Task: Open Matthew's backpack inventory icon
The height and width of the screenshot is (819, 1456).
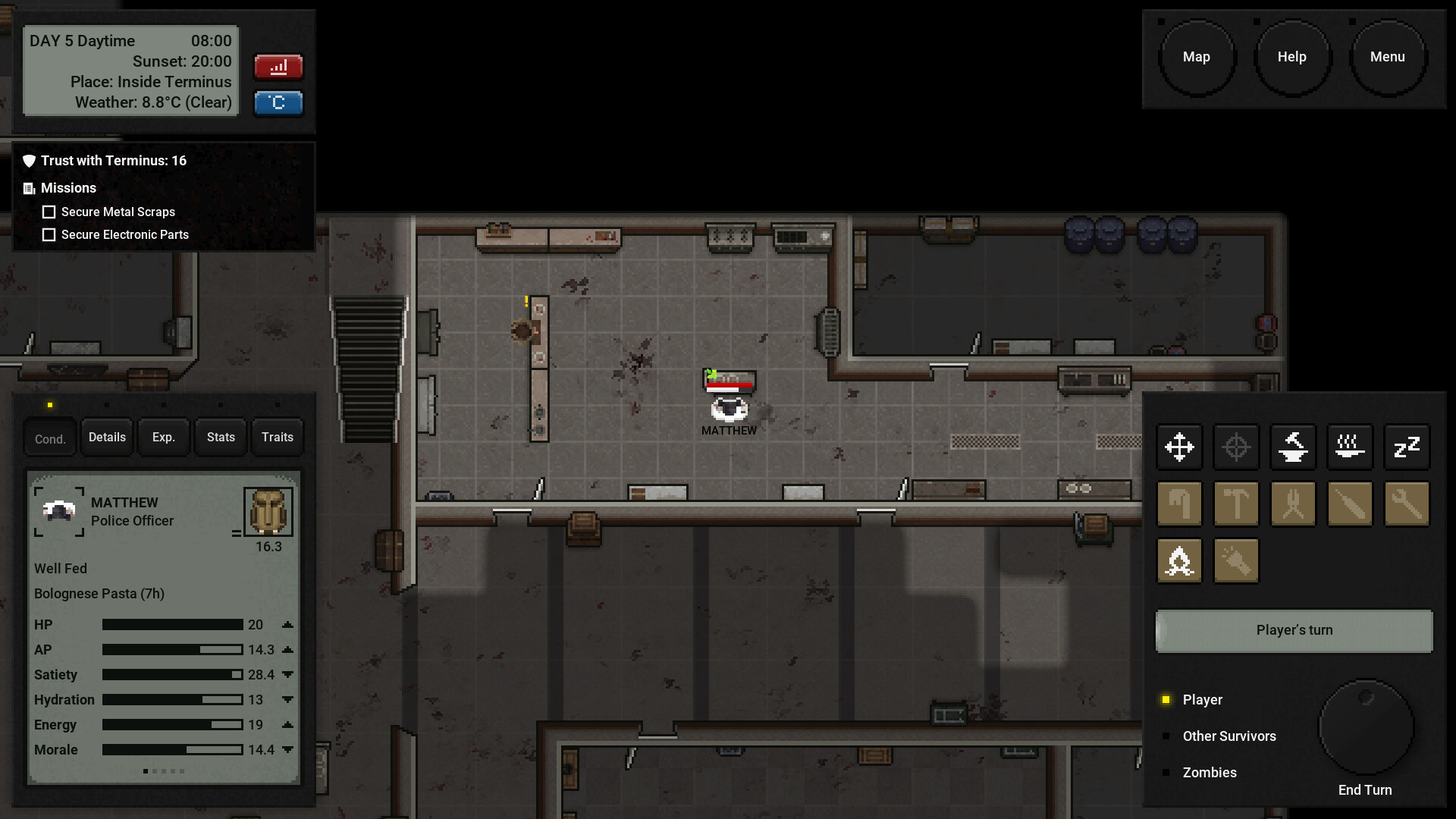Action: tap(268, 510)
